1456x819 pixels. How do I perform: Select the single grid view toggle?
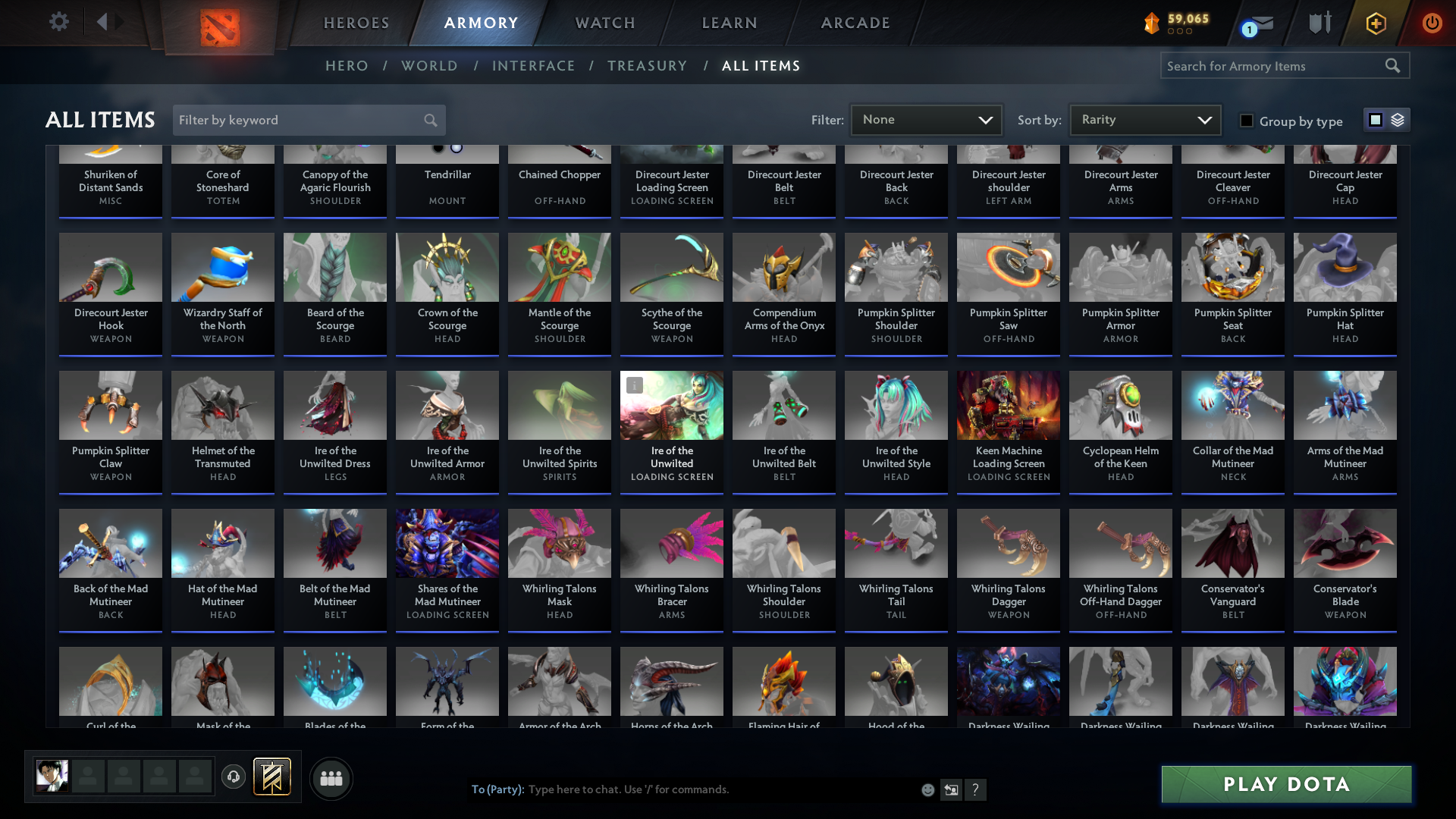point(1375,120)
